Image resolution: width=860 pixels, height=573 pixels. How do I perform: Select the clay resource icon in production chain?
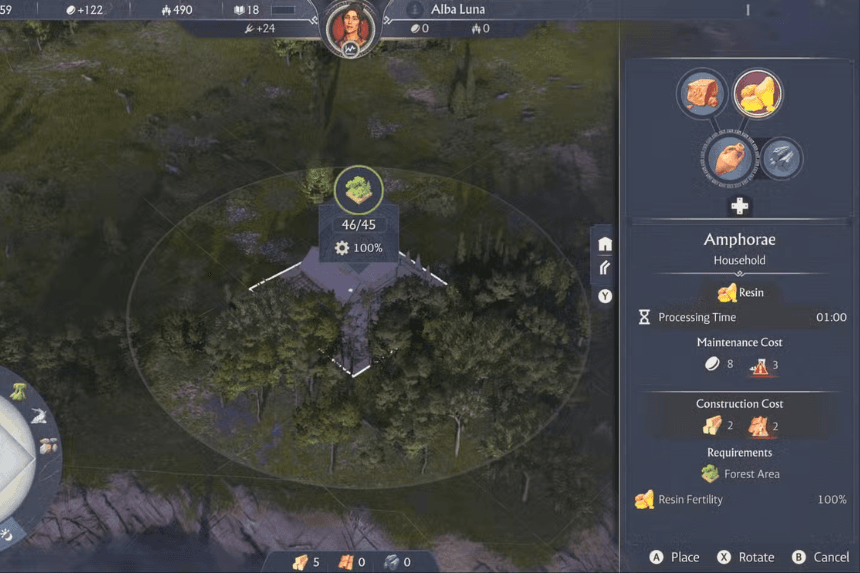click(702, 92)
